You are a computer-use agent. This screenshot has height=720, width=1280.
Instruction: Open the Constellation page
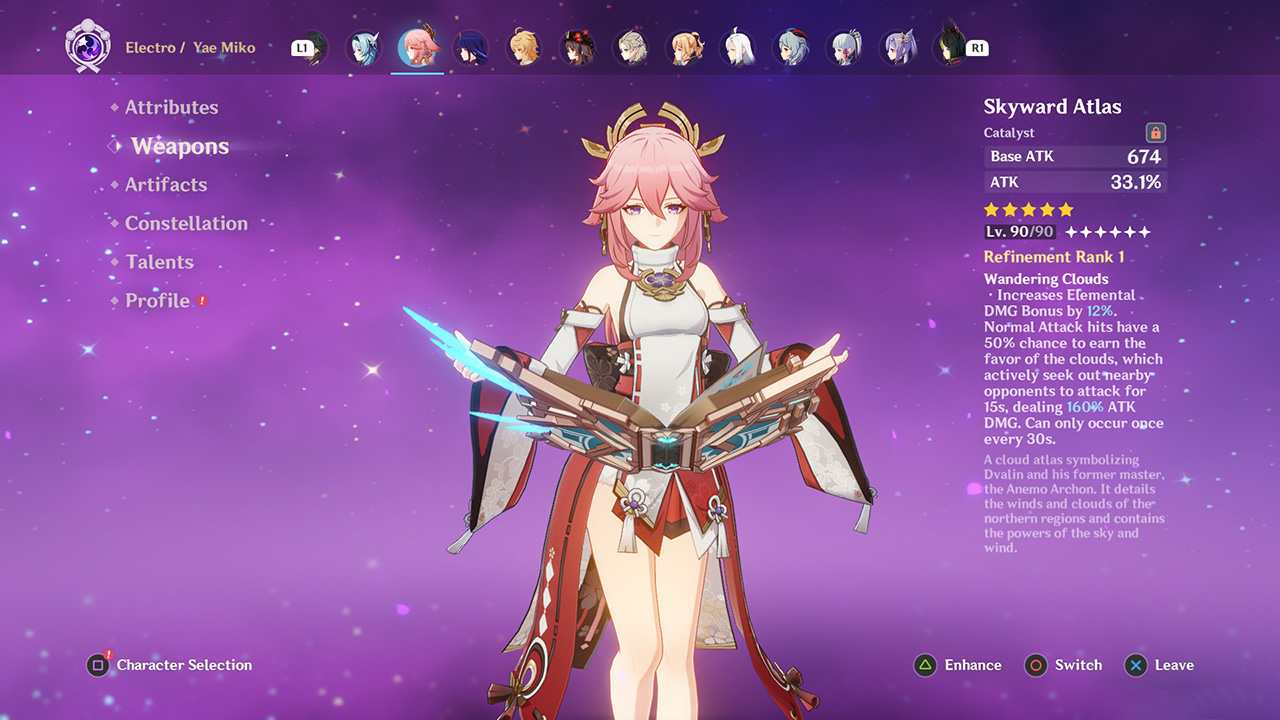pyautogui.click(x=186, y=224)
